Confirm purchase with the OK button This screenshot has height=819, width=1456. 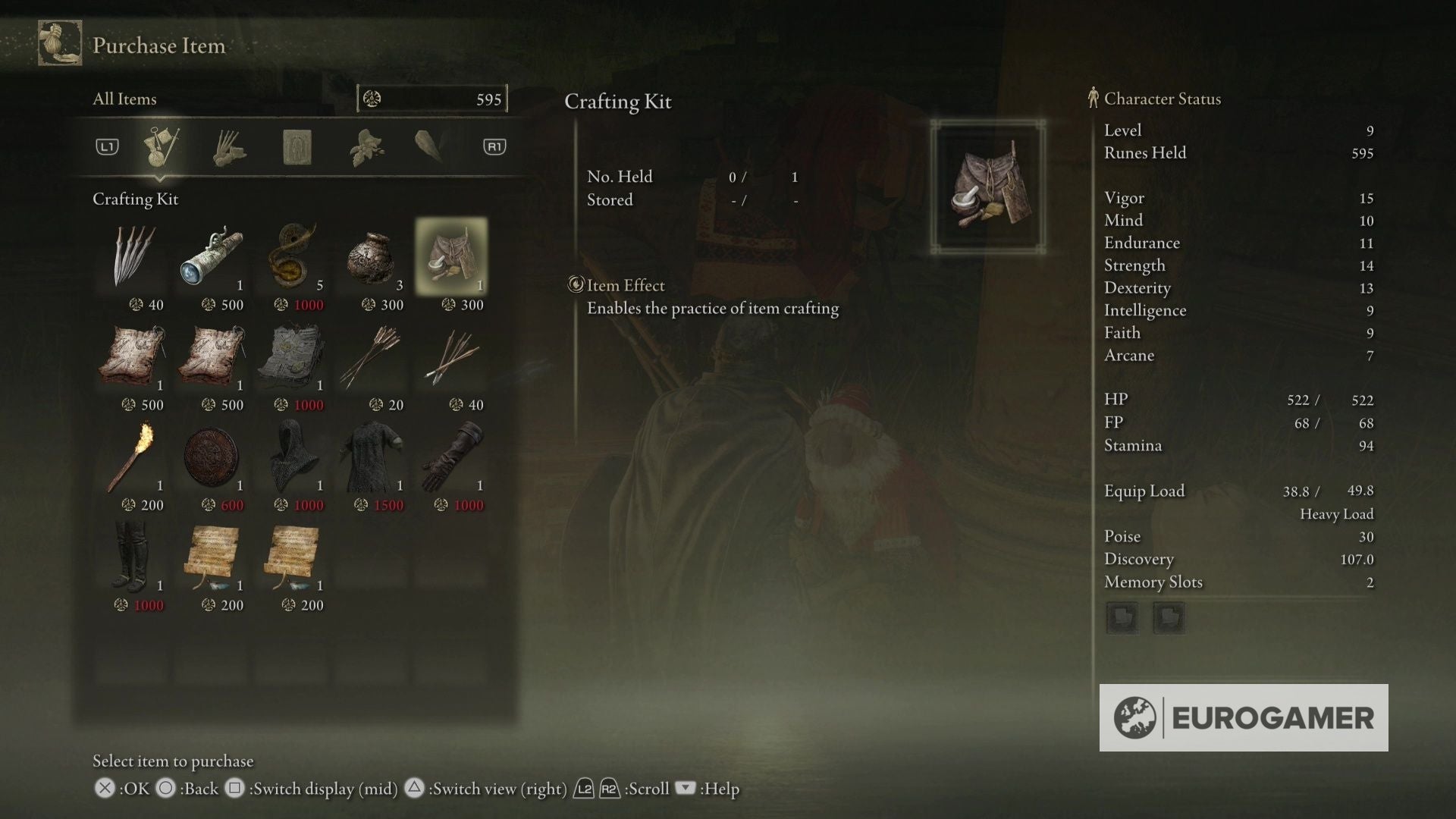coord(104,789)
